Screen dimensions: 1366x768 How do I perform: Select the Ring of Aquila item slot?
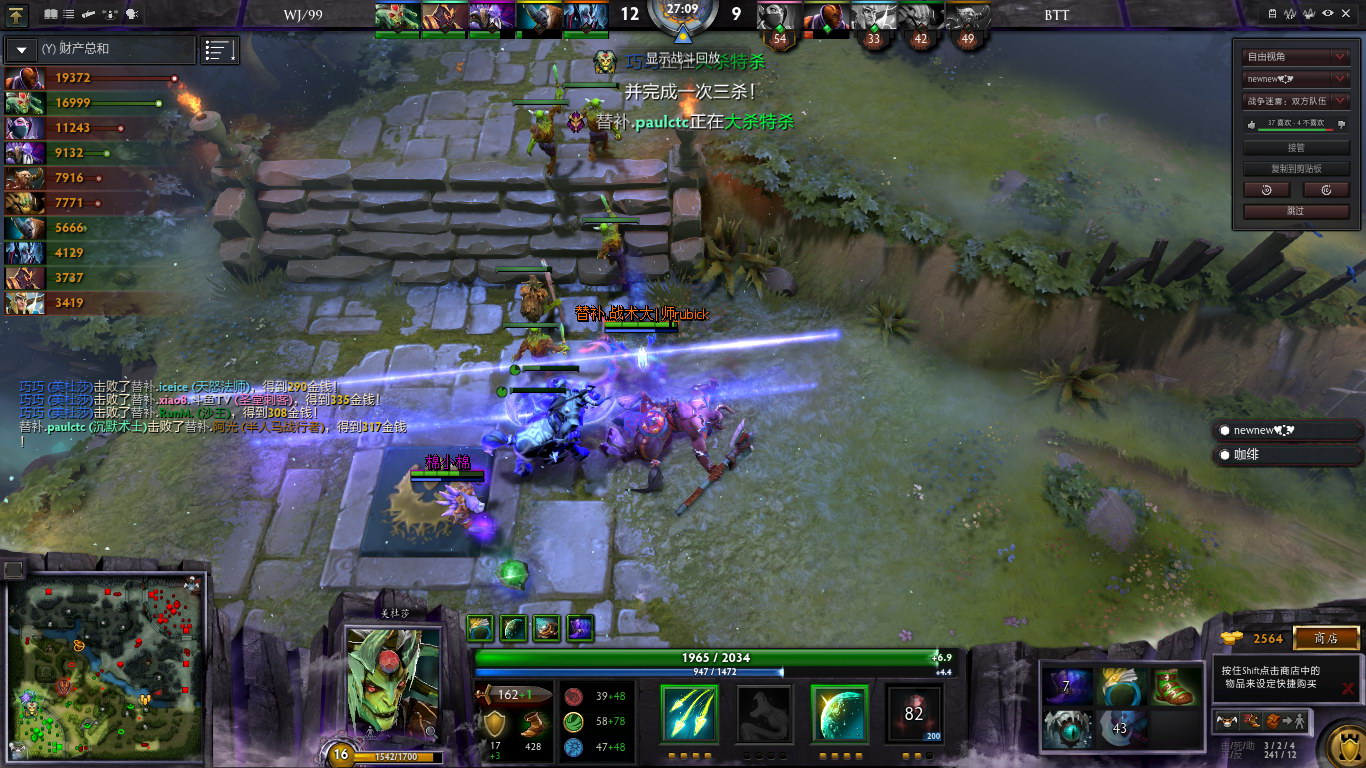tap(1124, 687)
